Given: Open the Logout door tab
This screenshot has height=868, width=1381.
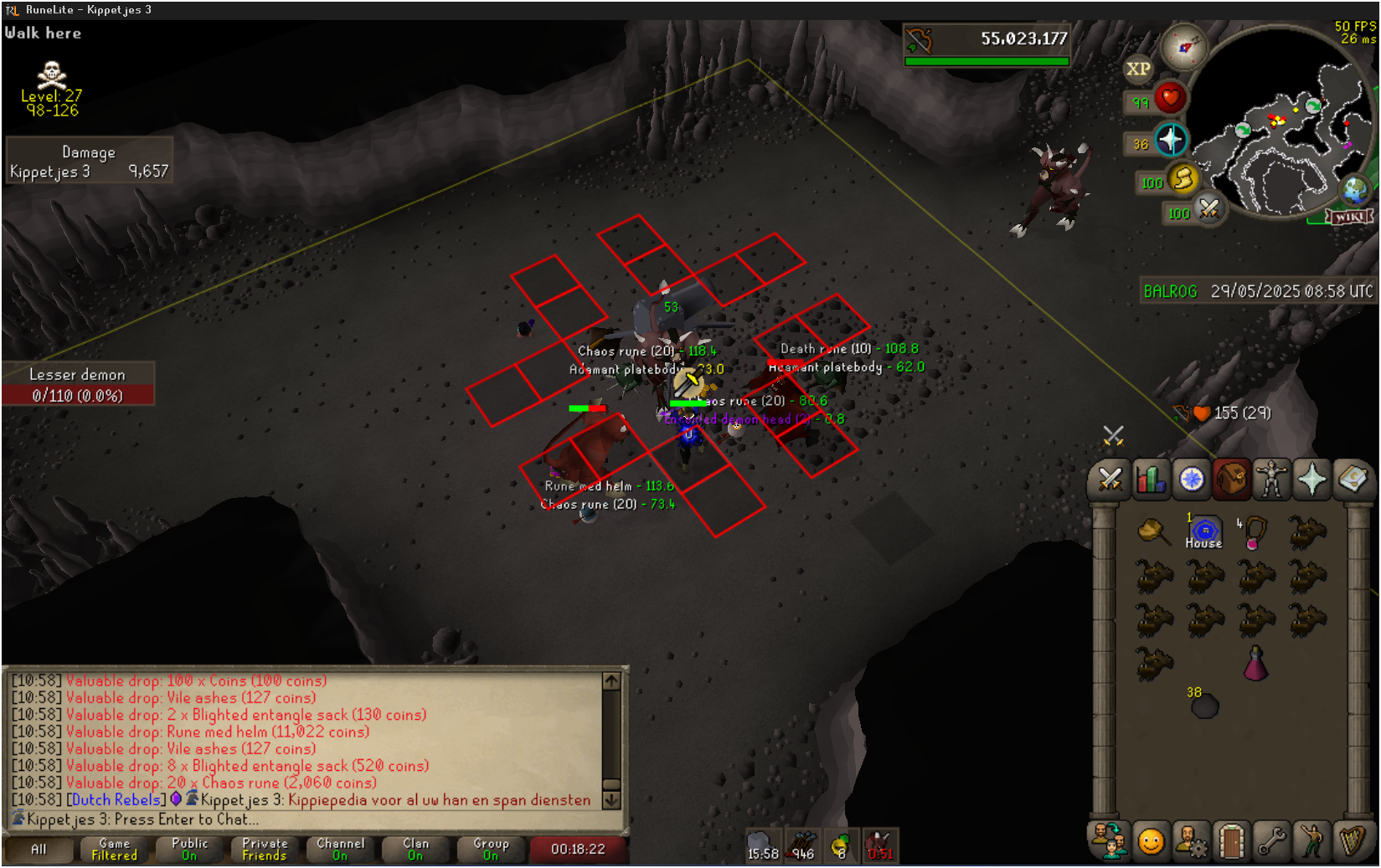Looking at the screenshot, I should [1231, 841].
